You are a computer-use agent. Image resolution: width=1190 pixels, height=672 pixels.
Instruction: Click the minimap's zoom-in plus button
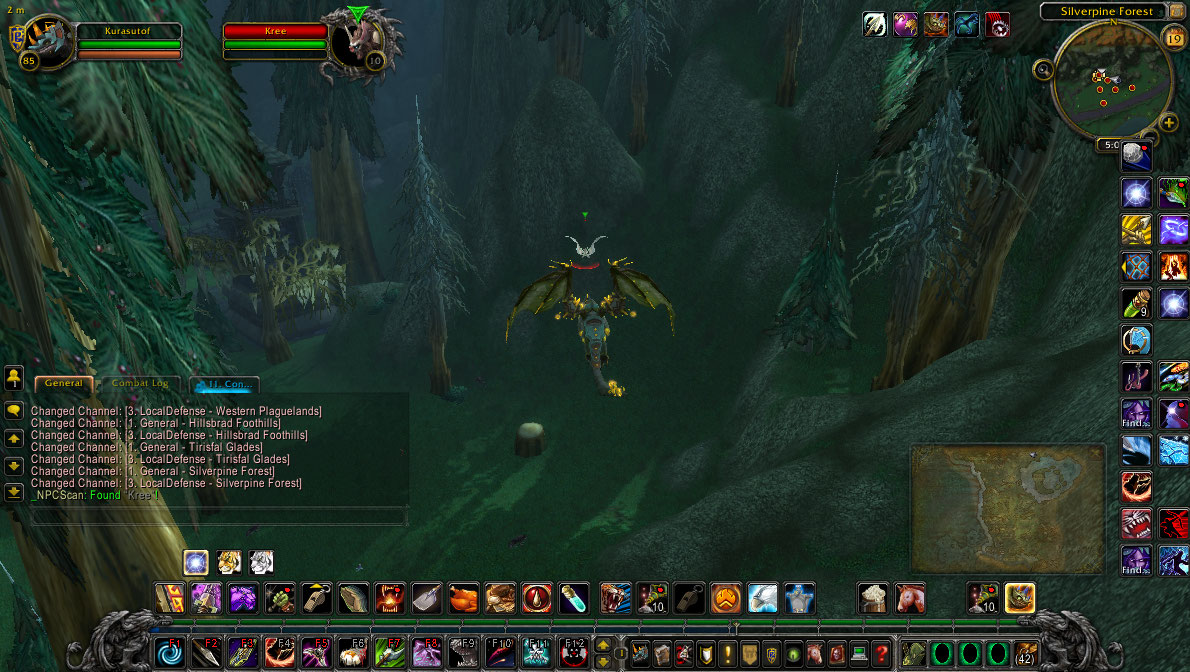click(1169, 123)
